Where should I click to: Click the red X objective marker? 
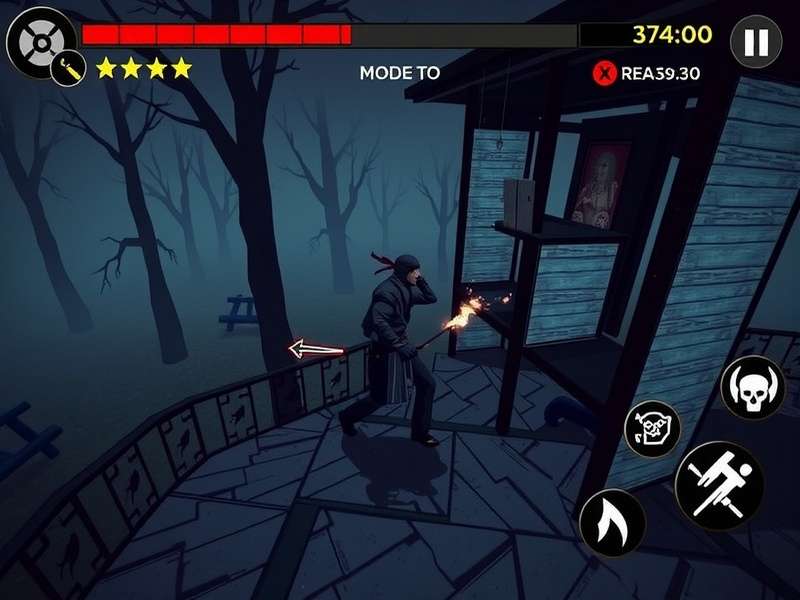tap(603, 72)
